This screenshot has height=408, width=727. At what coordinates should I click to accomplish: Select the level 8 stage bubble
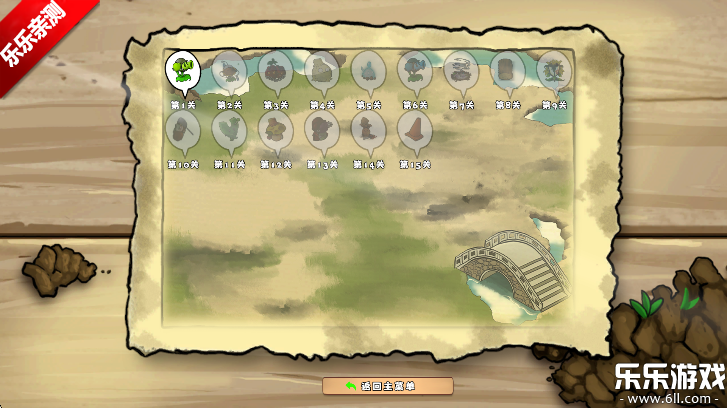click(x=507, y=71)
